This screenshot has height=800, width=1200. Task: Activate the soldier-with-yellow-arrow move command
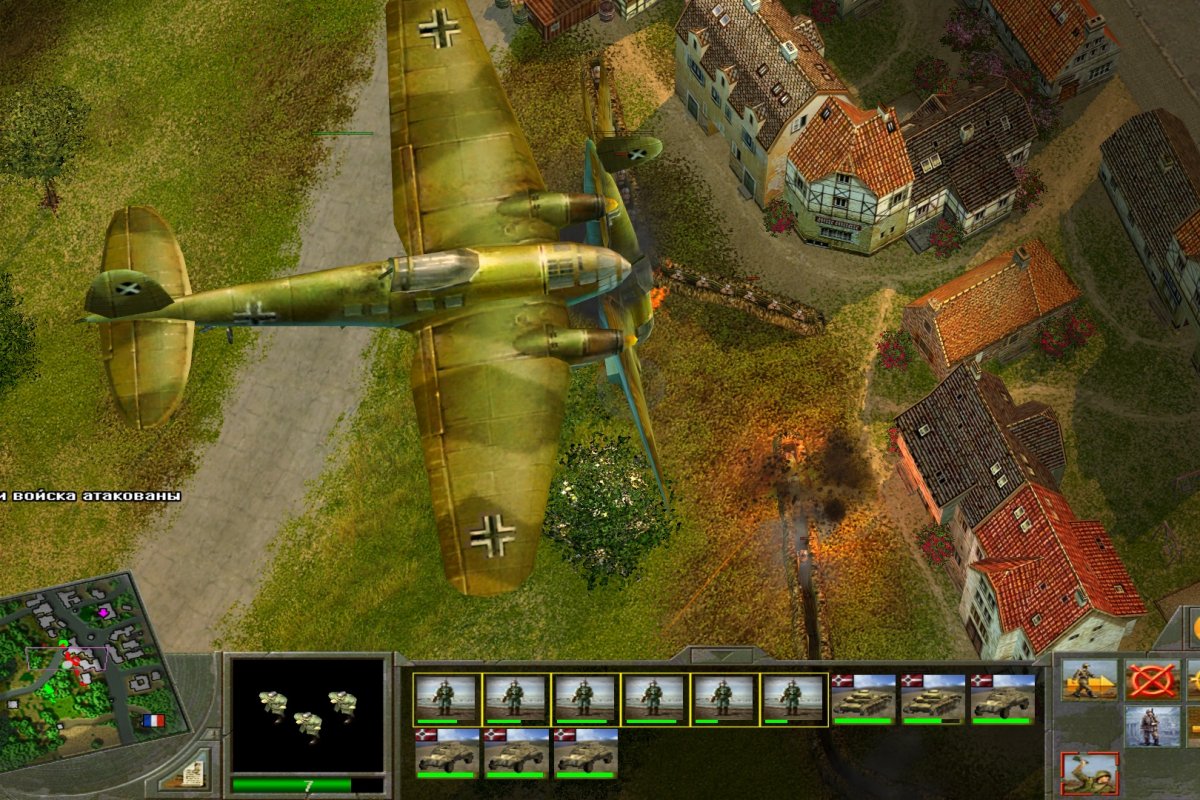click(x=1089, y=680)
